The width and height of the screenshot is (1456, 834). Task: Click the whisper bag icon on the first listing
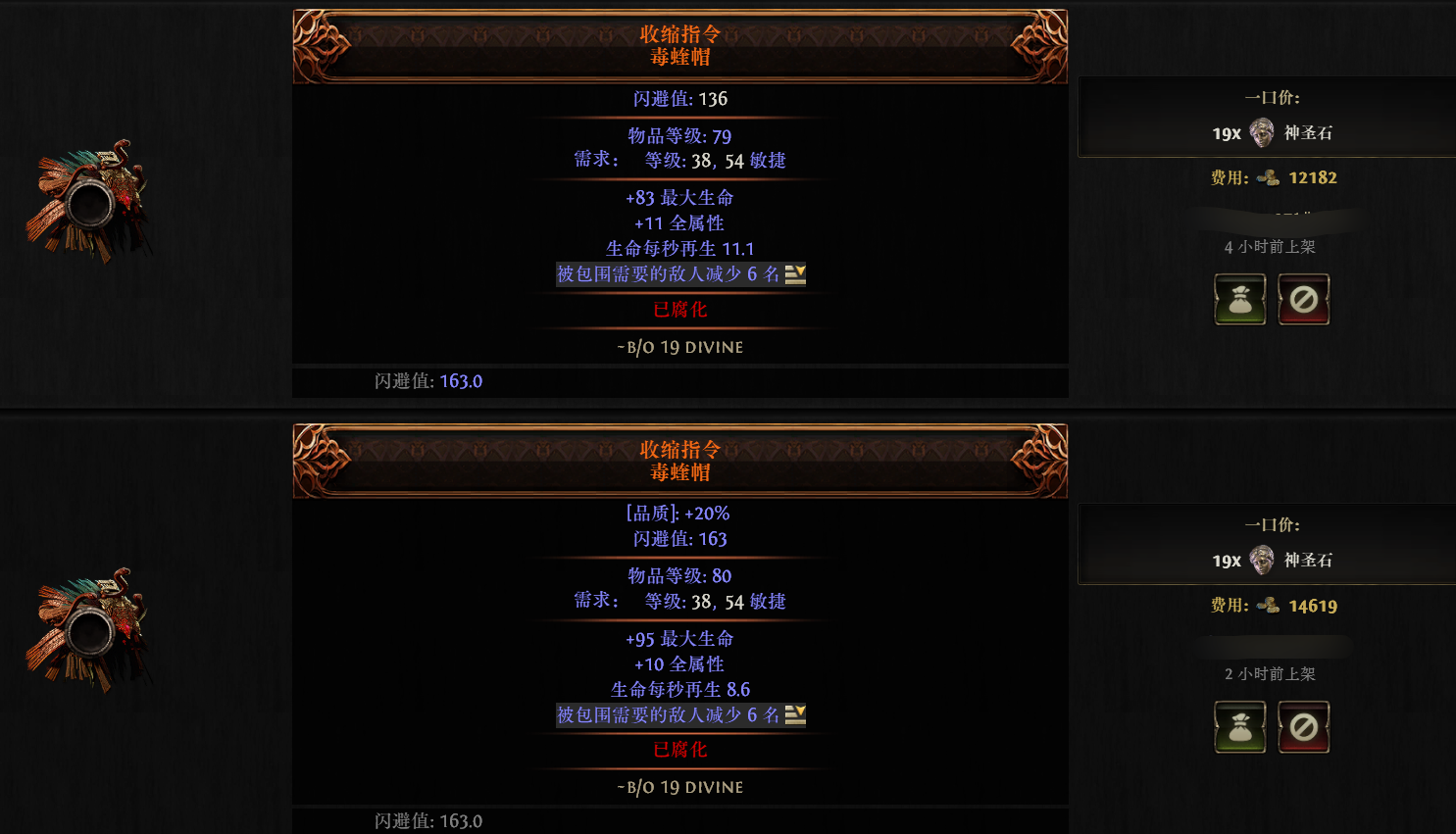point(1239,299)
